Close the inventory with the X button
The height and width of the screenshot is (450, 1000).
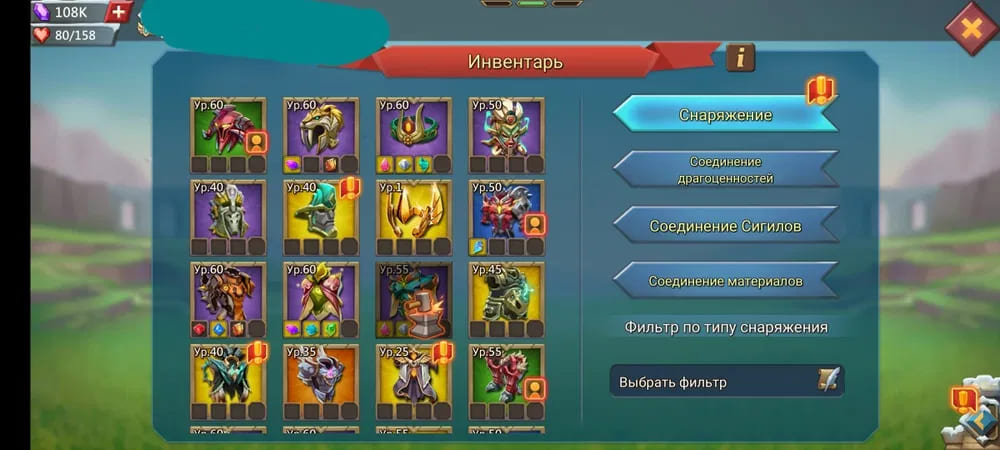click(x=970, y=27)
